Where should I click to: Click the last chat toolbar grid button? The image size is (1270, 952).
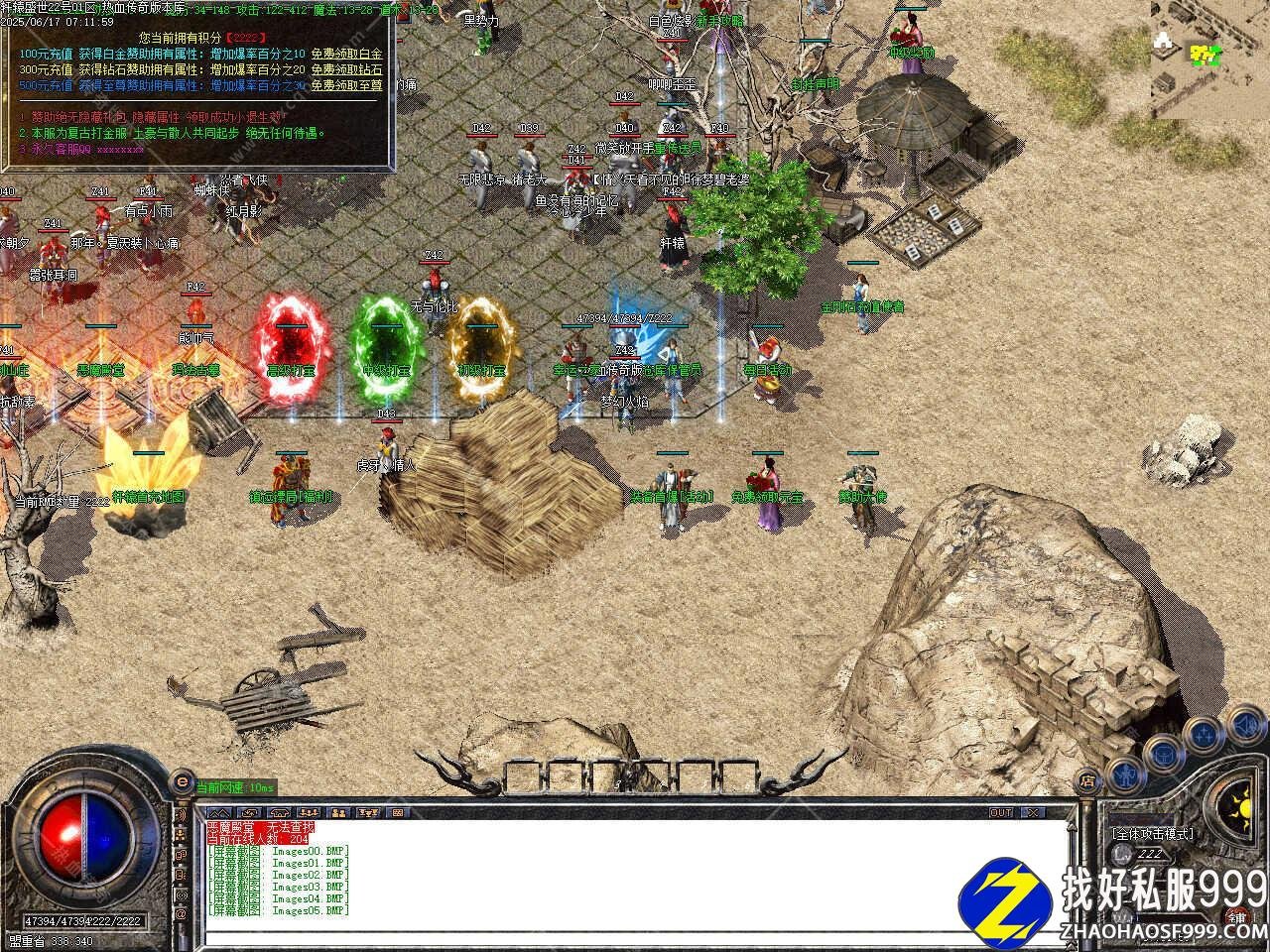[x=397, y=813]
